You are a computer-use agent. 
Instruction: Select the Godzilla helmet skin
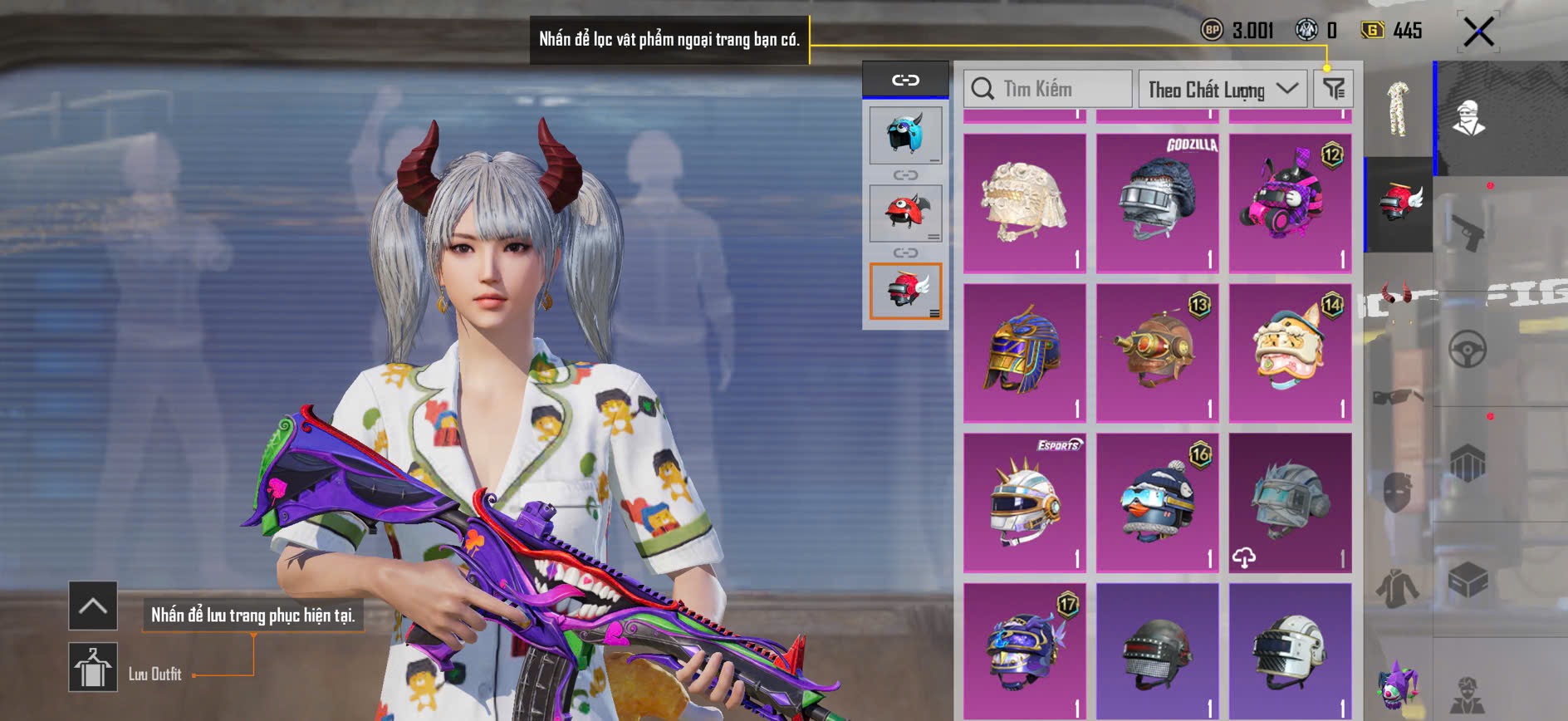click(1157, 203)
